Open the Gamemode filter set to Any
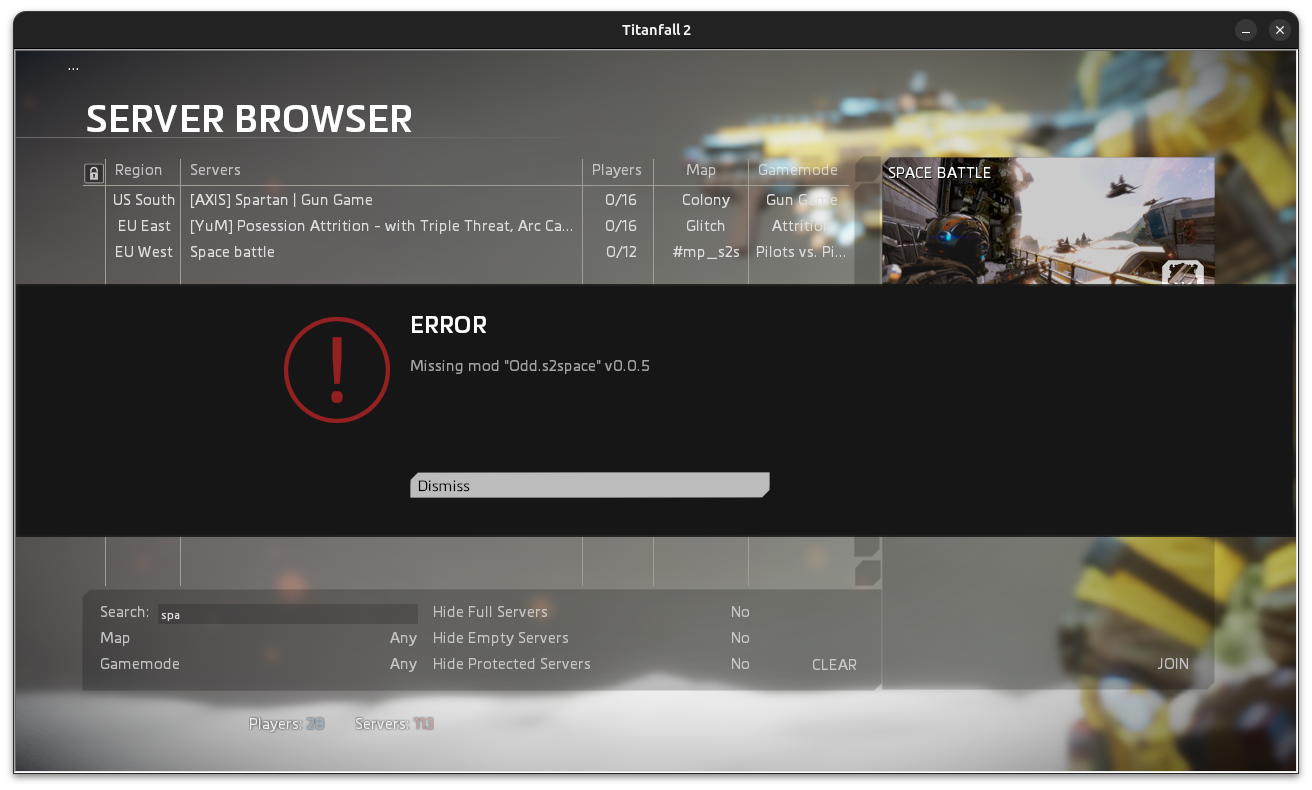The image size is (1312, 790). (x=403, y=663)
